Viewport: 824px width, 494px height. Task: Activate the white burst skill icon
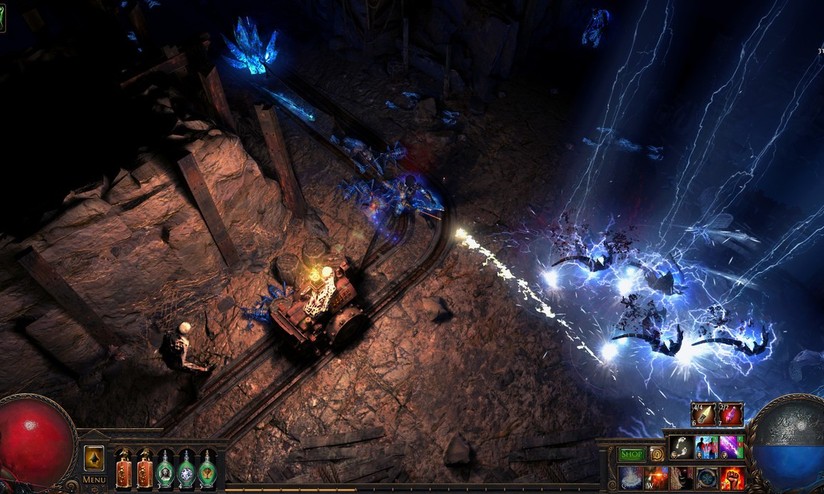[631, 477]
